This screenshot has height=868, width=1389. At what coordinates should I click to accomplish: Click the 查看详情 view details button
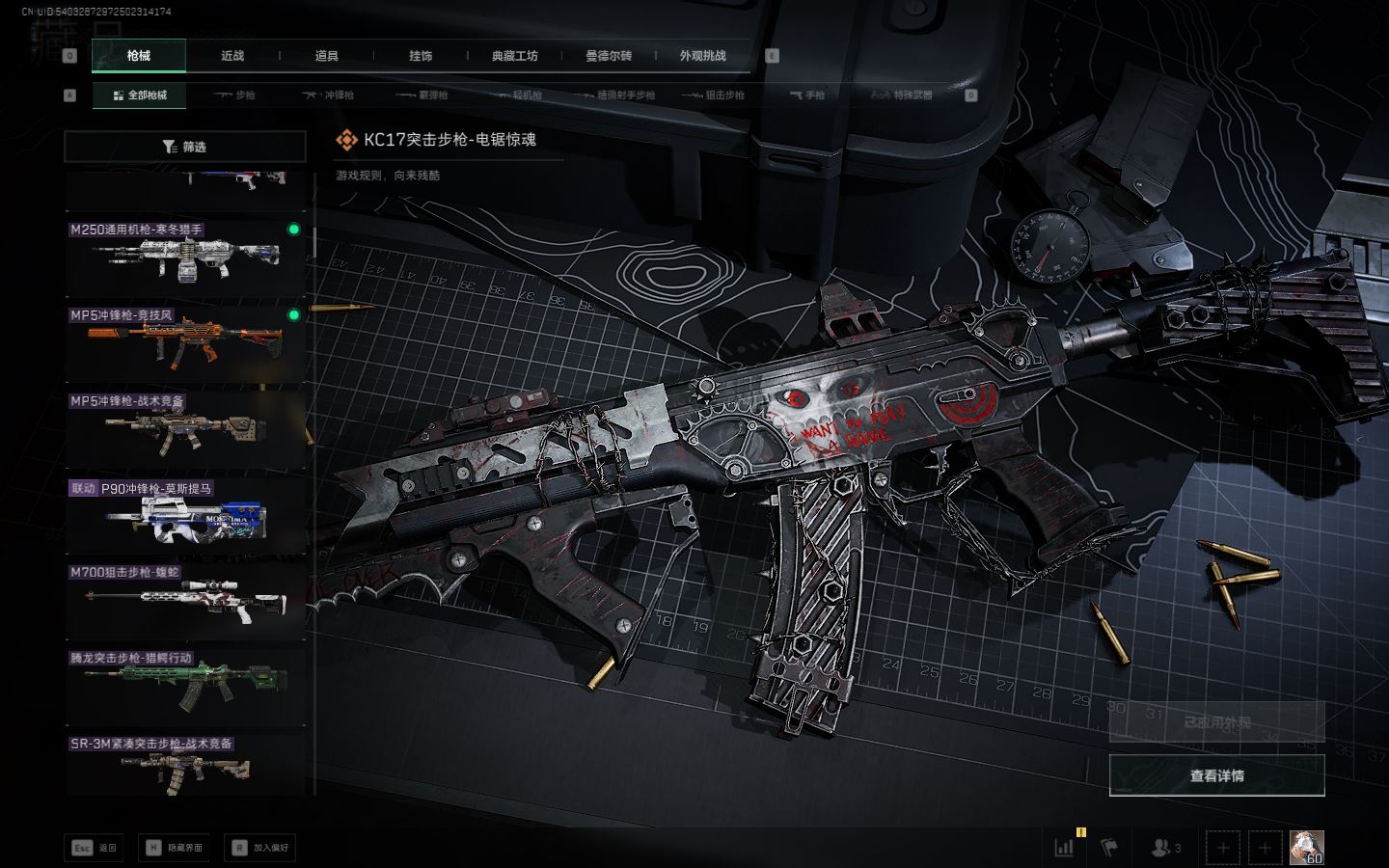pos(1216,775)
